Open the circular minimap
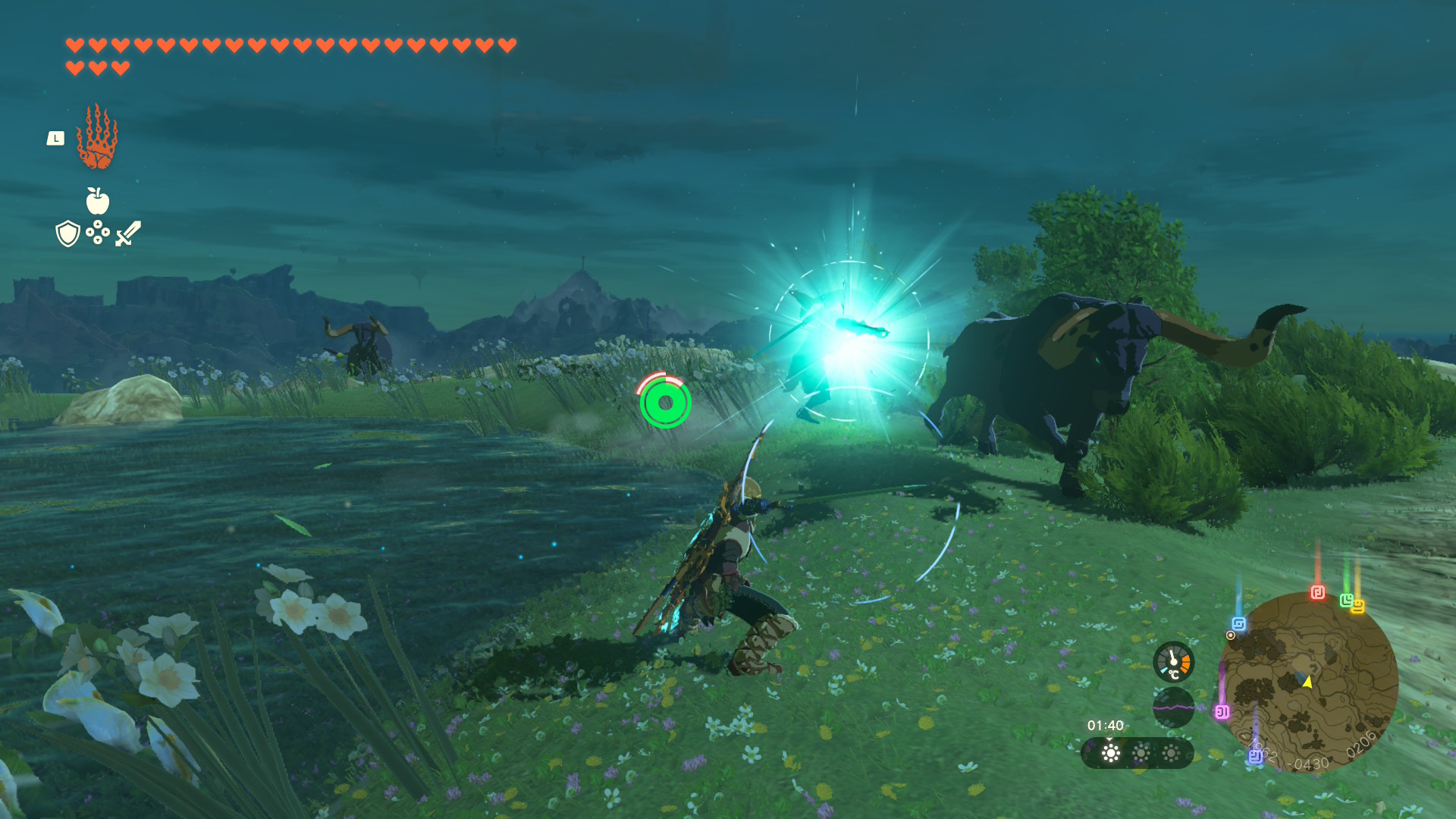The image size is (1456, 819). click(x=1310, y=681)
